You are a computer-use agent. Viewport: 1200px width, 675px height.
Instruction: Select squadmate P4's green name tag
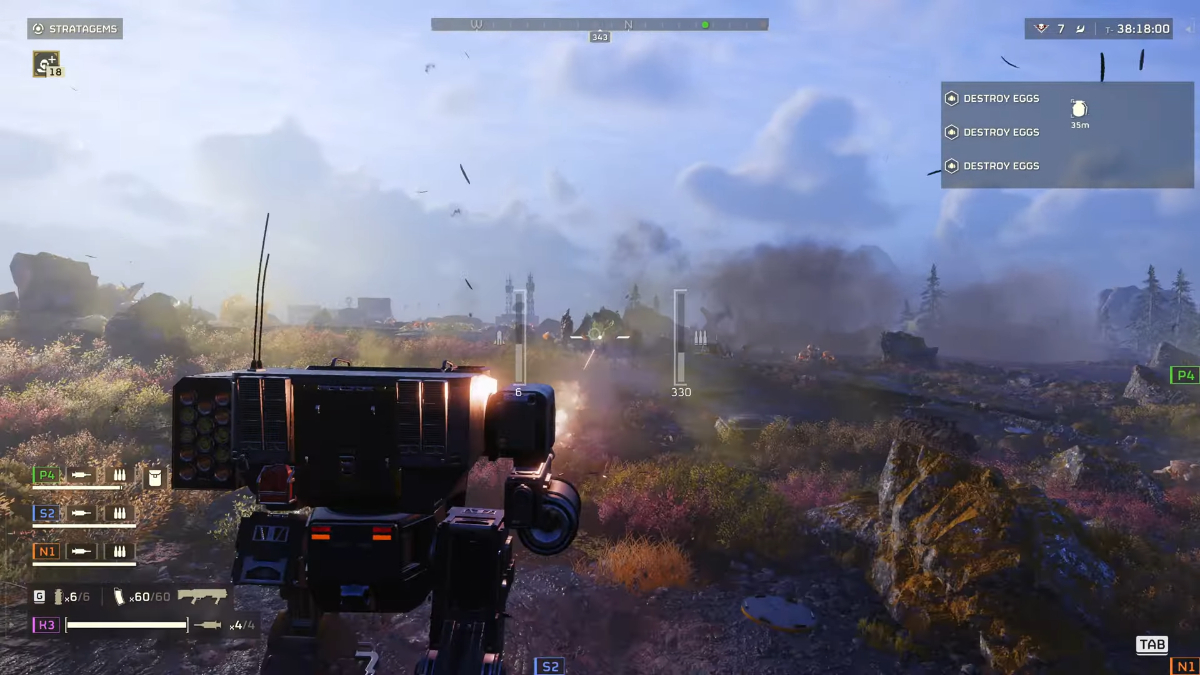(x=46, y=475)
